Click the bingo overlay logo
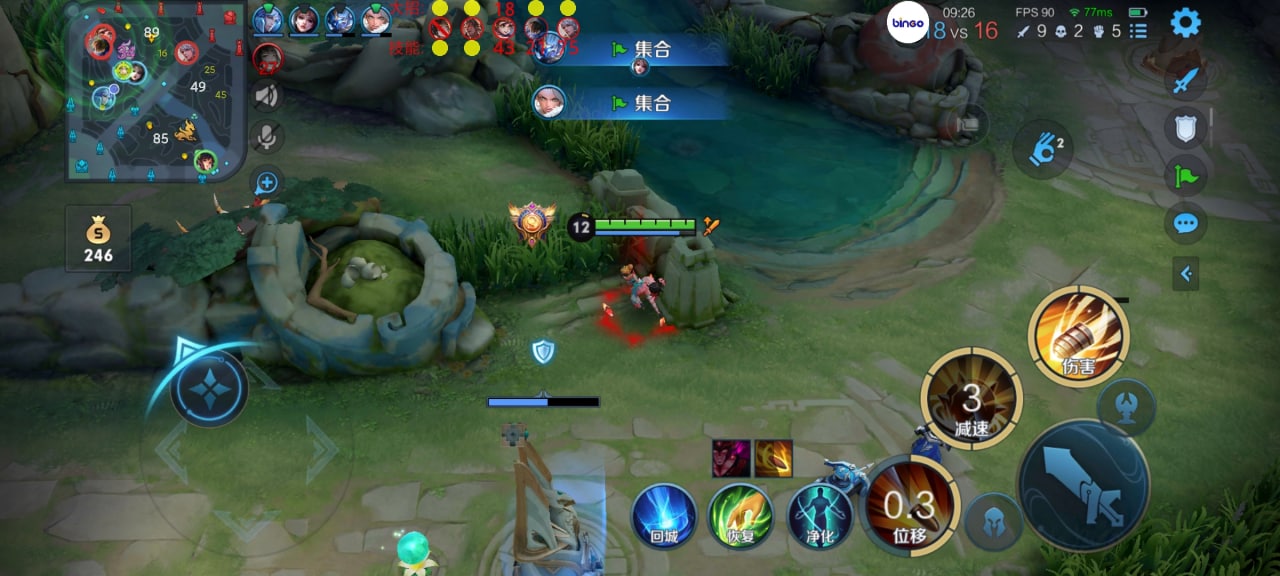This screenshot has height=576, width=1280. coord(908,23)
